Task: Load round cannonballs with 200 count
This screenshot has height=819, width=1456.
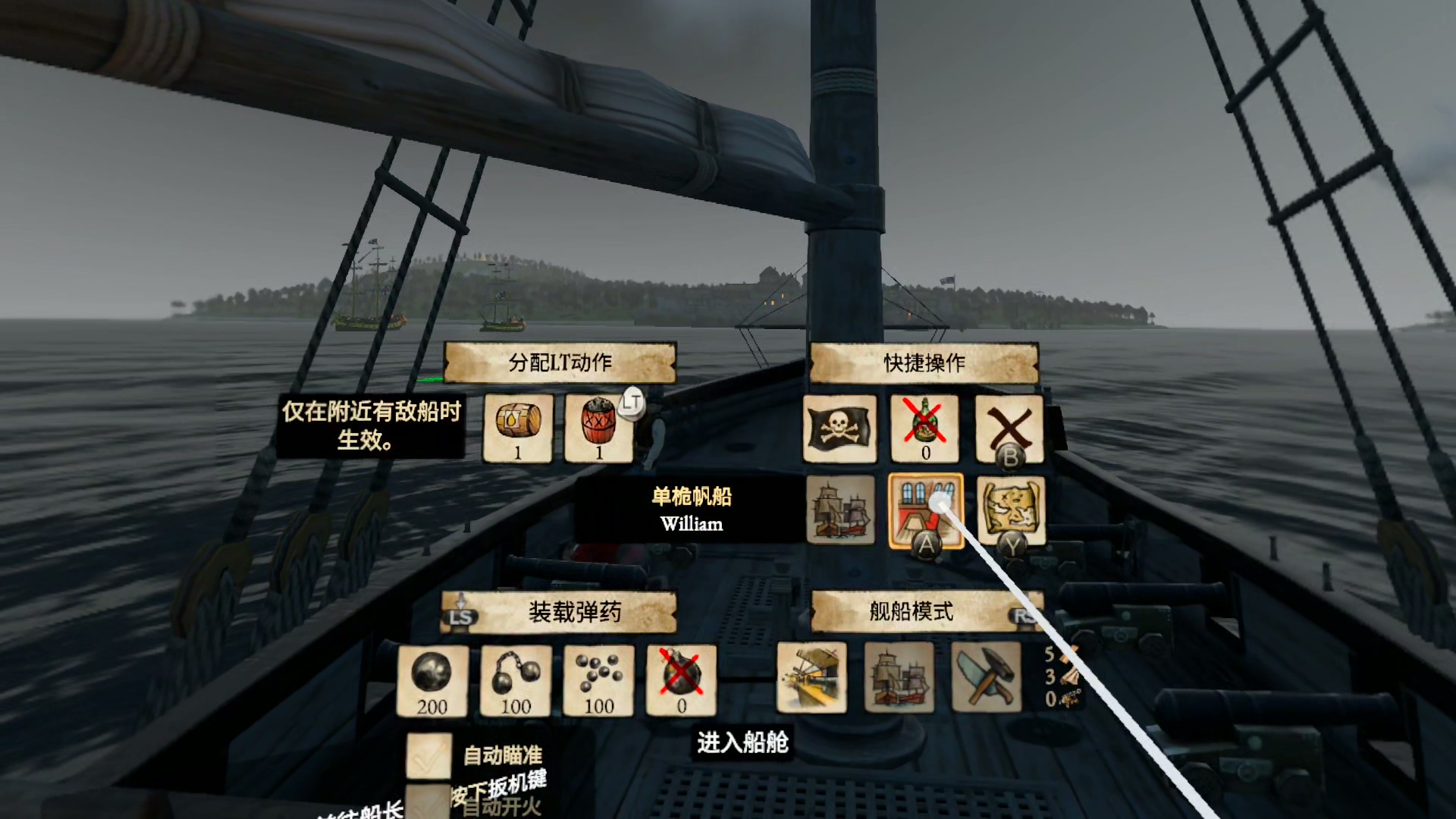Action: click(432, 680)
